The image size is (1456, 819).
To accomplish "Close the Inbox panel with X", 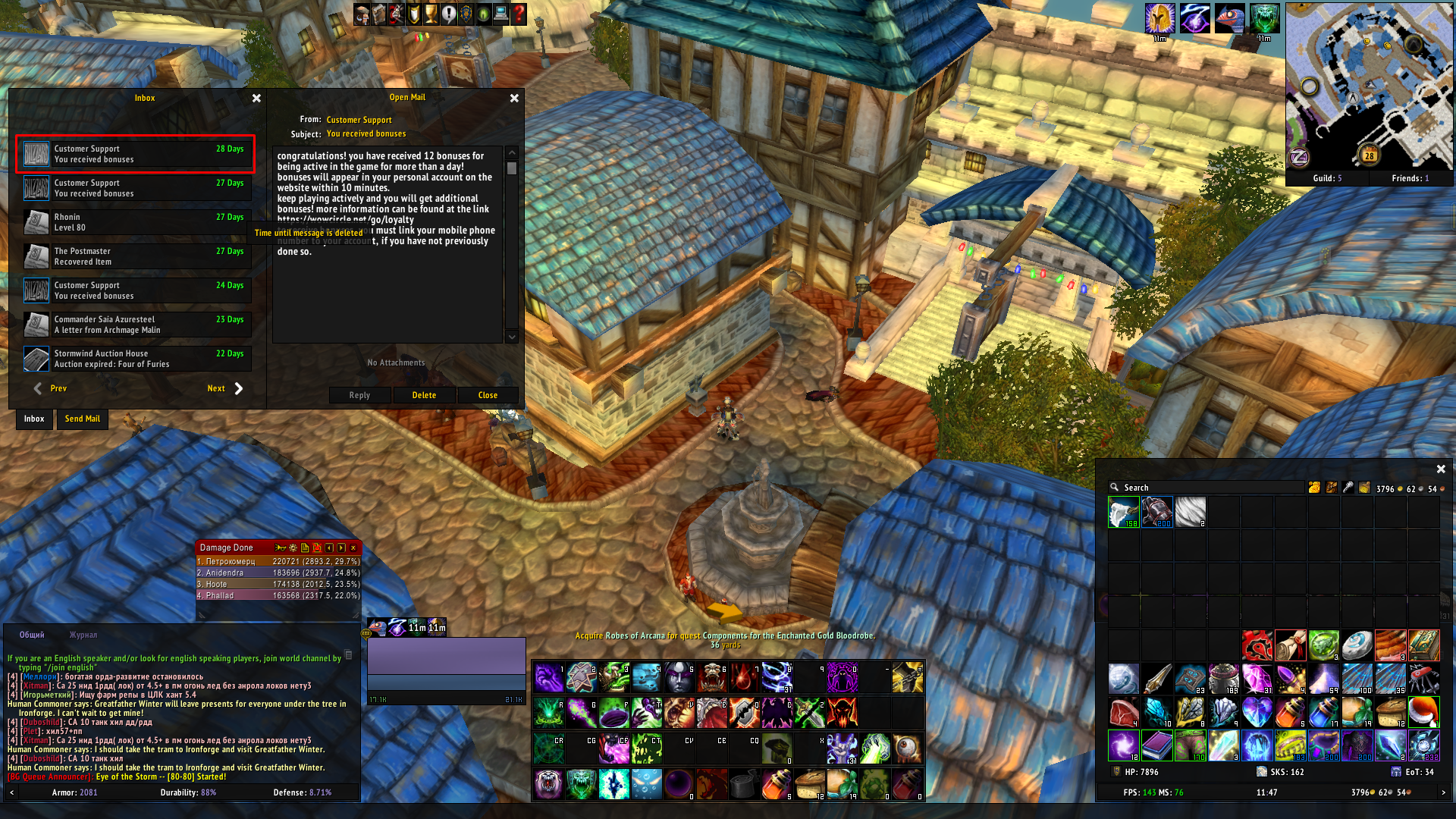I will 256,98.
